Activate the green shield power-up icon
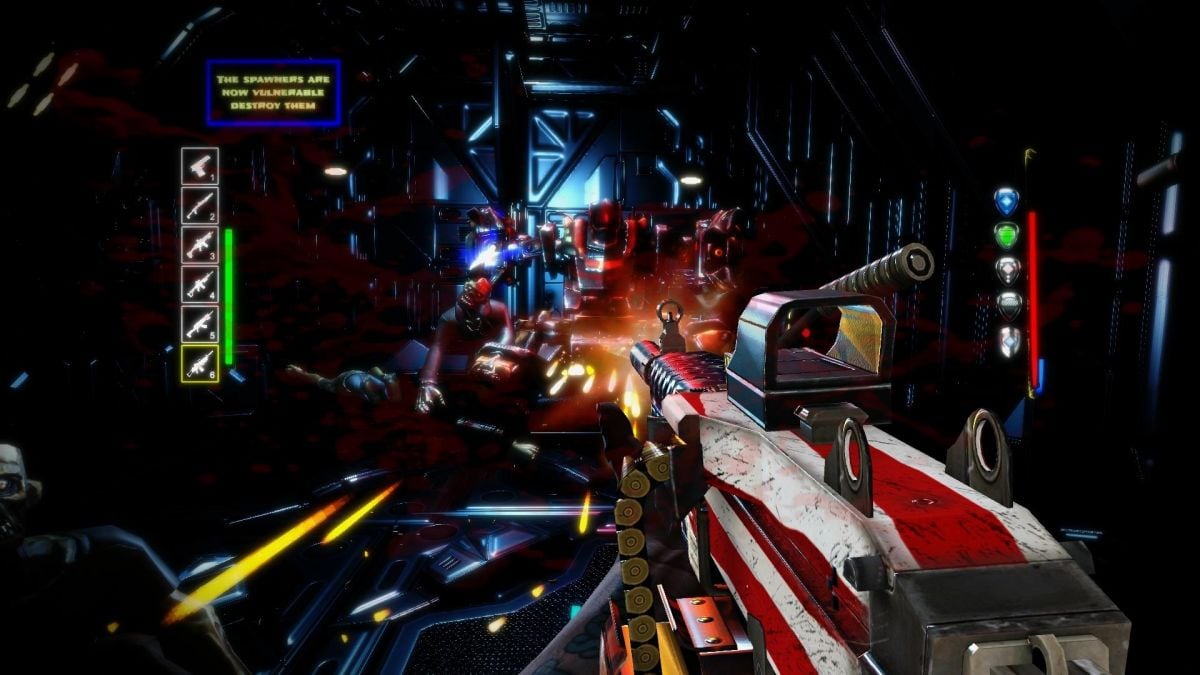Screen dimensions: 1200x675 (x=1006, y=236)
